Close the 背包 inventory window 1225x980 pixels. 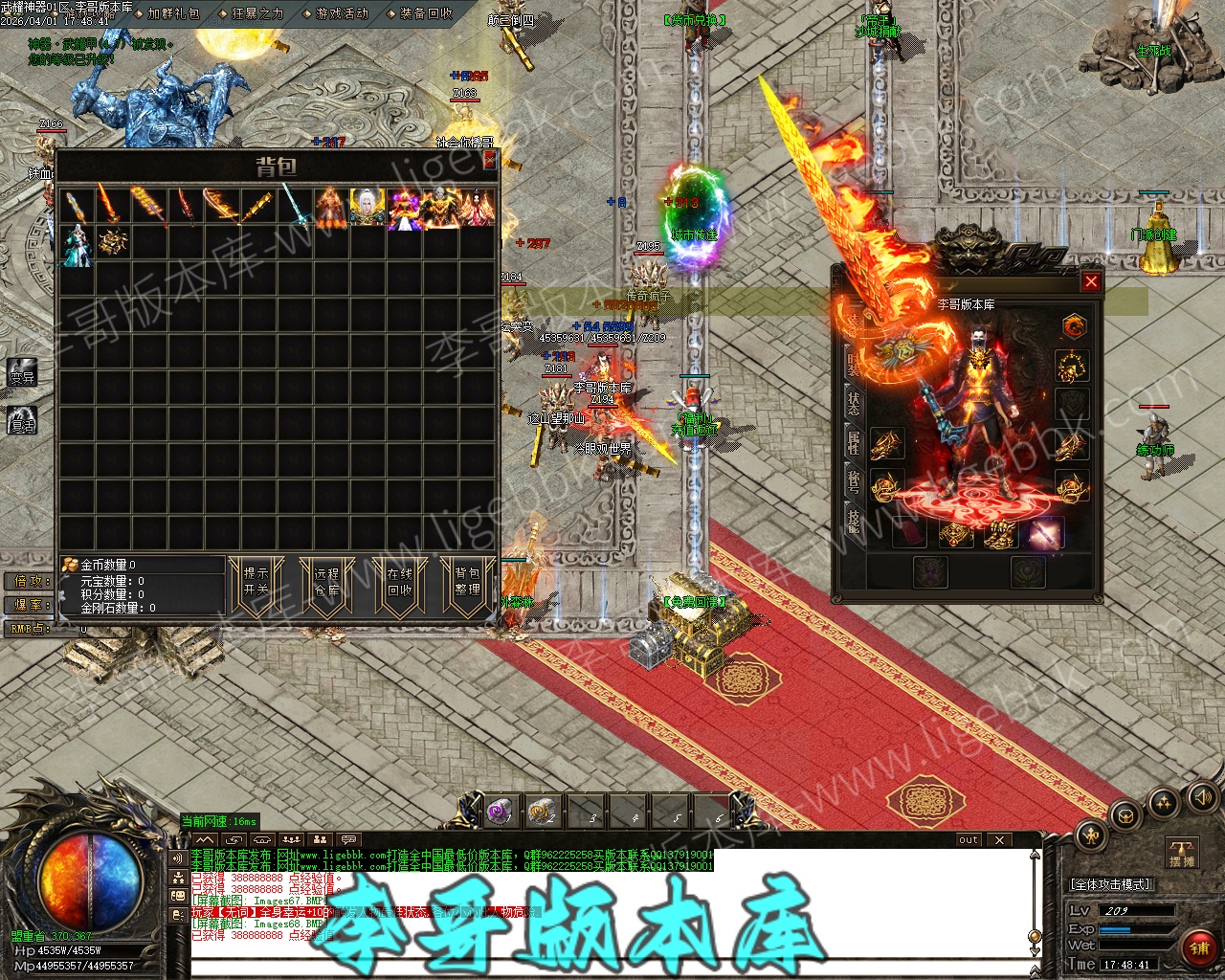489,160
